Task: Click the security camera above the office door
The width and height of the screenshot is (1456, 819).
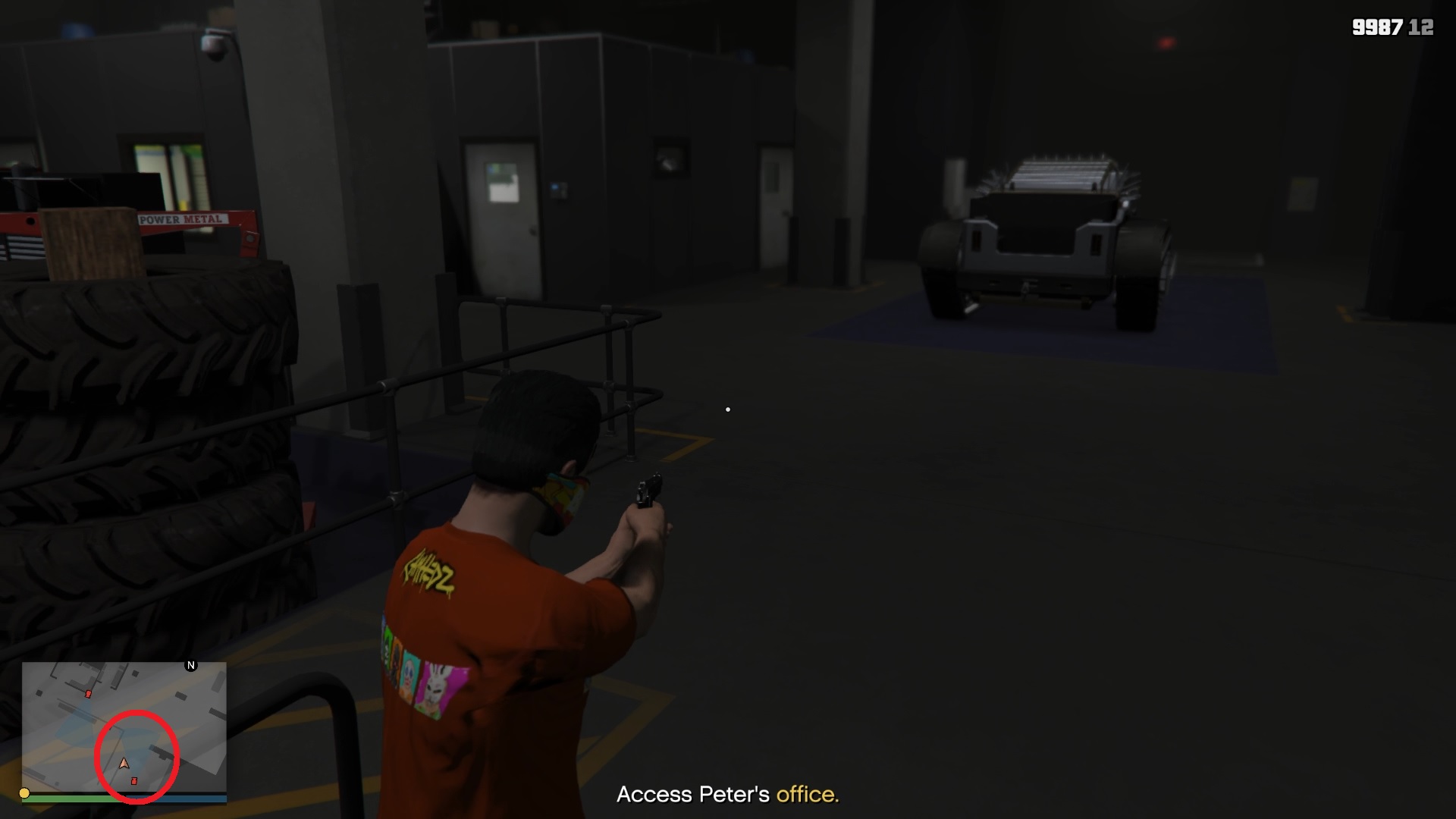Action: 212,43
